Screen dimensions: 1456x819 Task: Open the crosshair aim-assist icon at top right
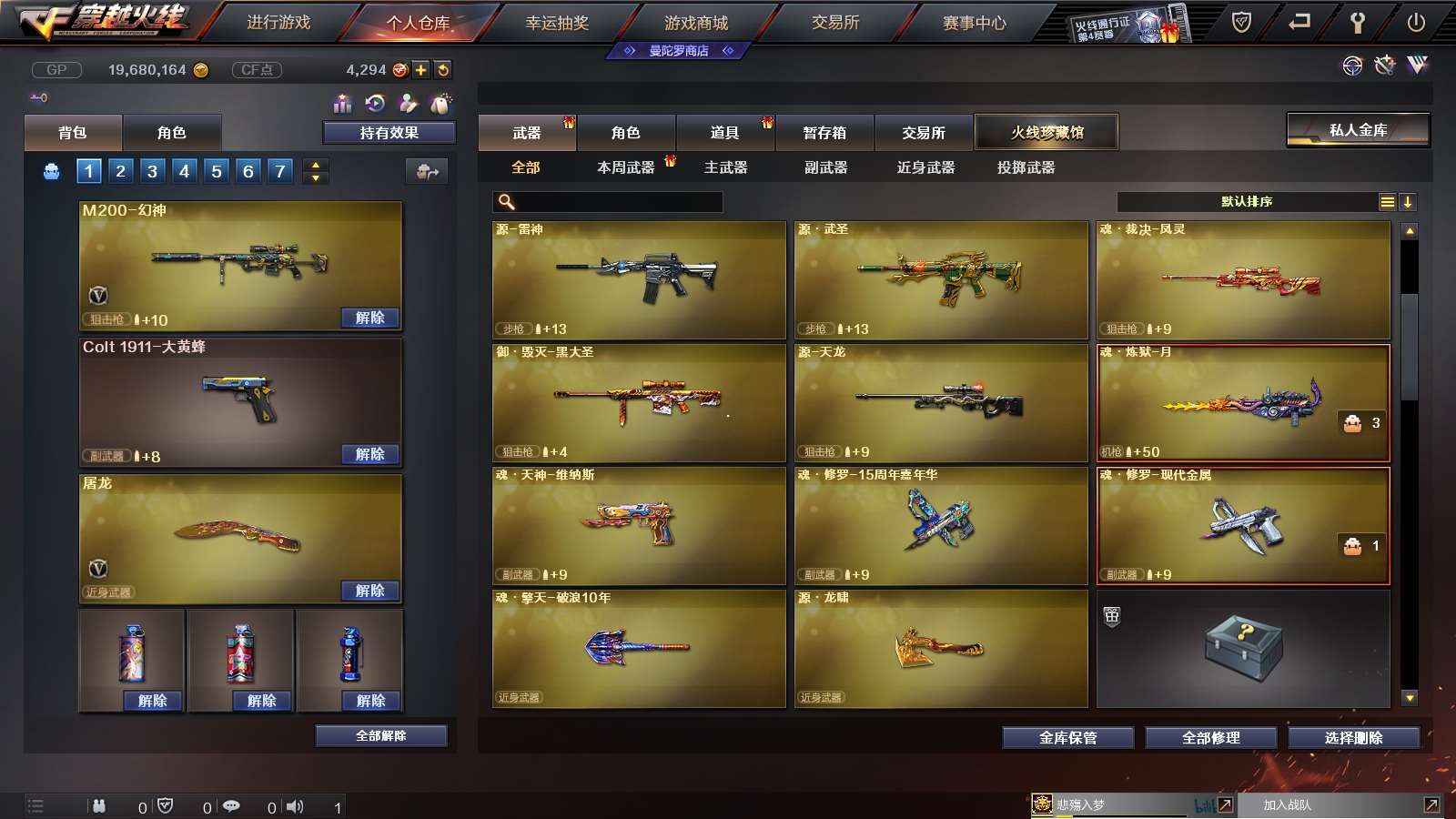(x=1350, y=66)
